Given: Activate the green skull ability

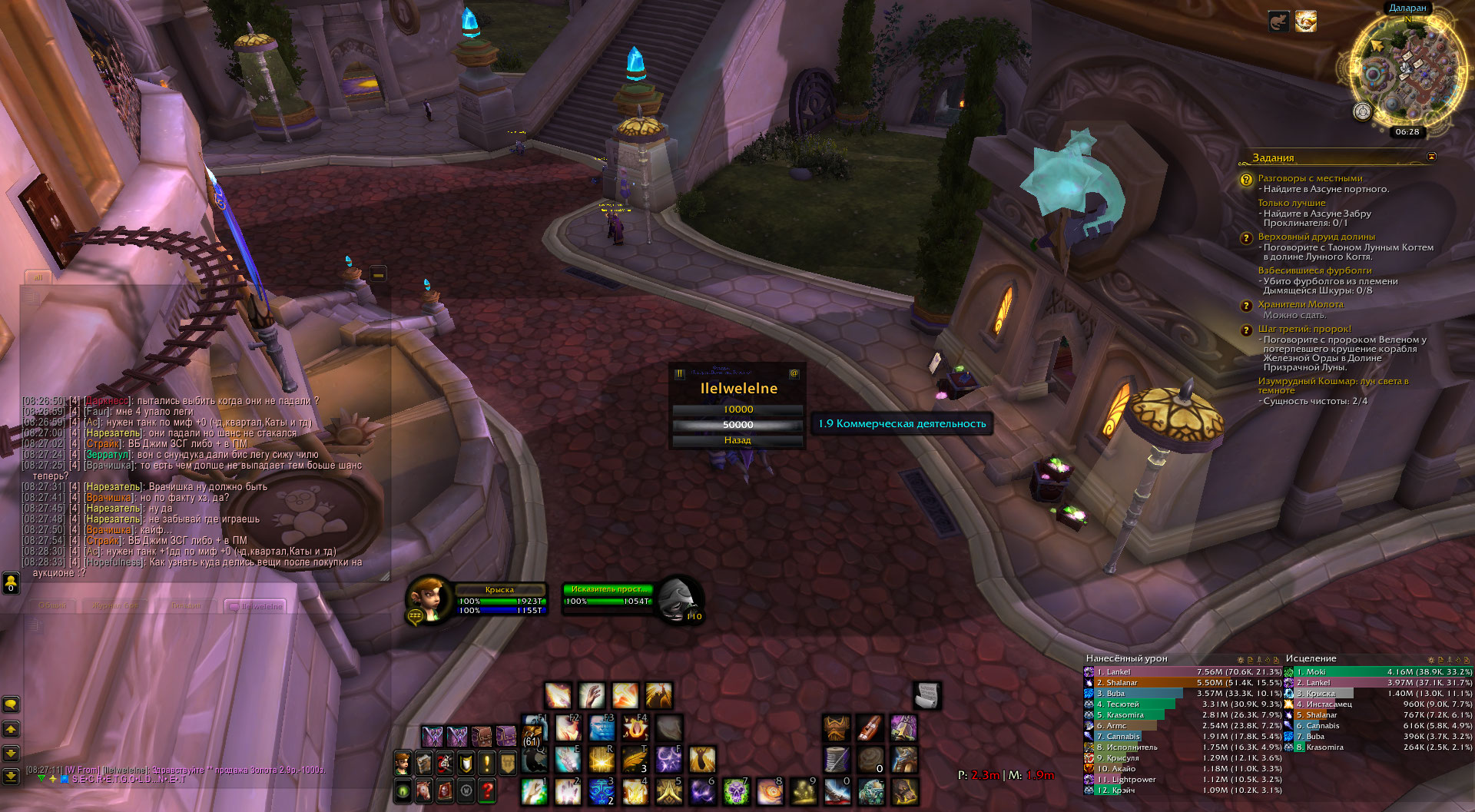Looking at the screenshot, I should [735, 791].
